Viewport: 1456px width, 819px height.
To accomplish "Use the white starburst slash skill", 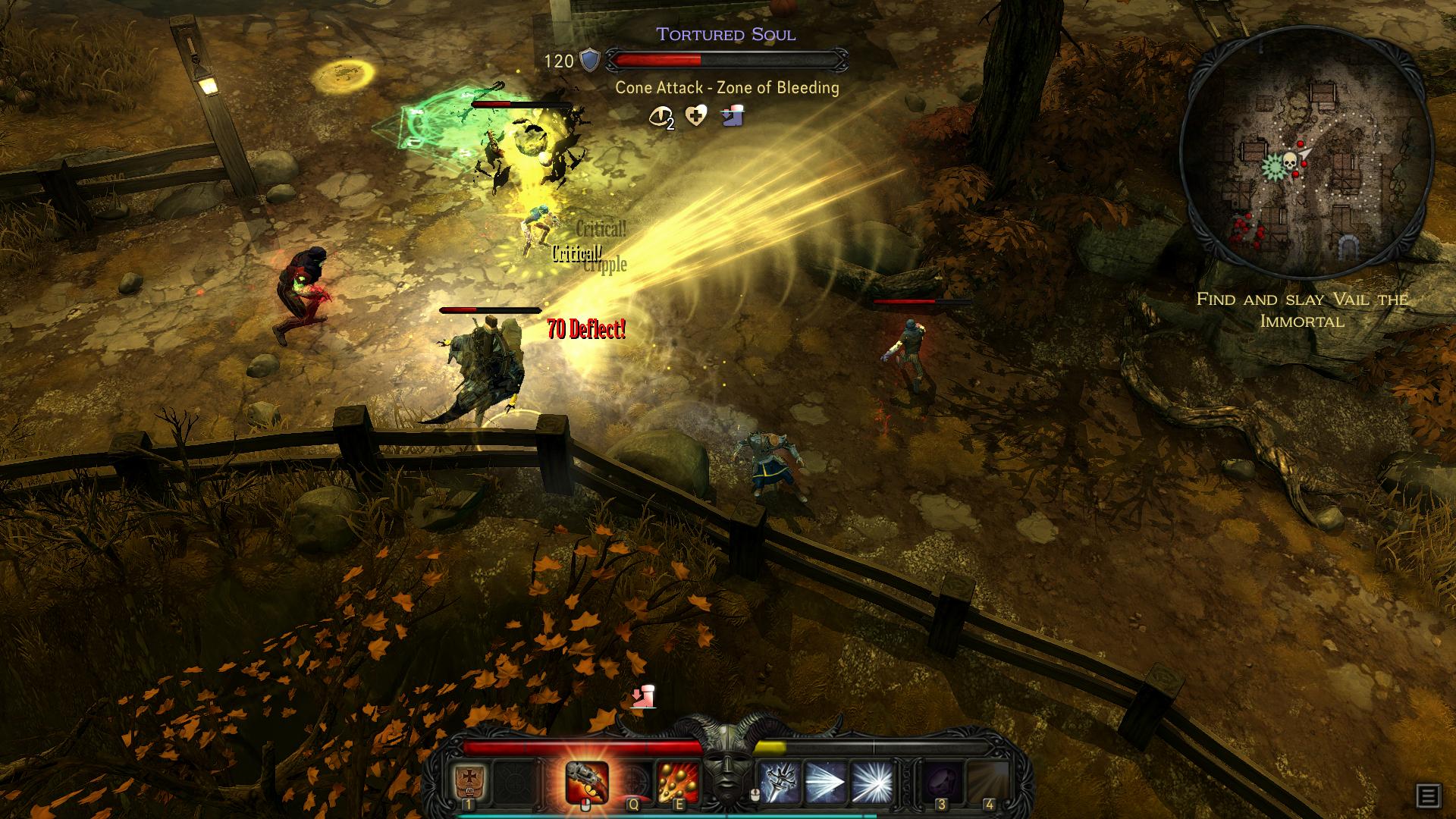I will 871,783.
